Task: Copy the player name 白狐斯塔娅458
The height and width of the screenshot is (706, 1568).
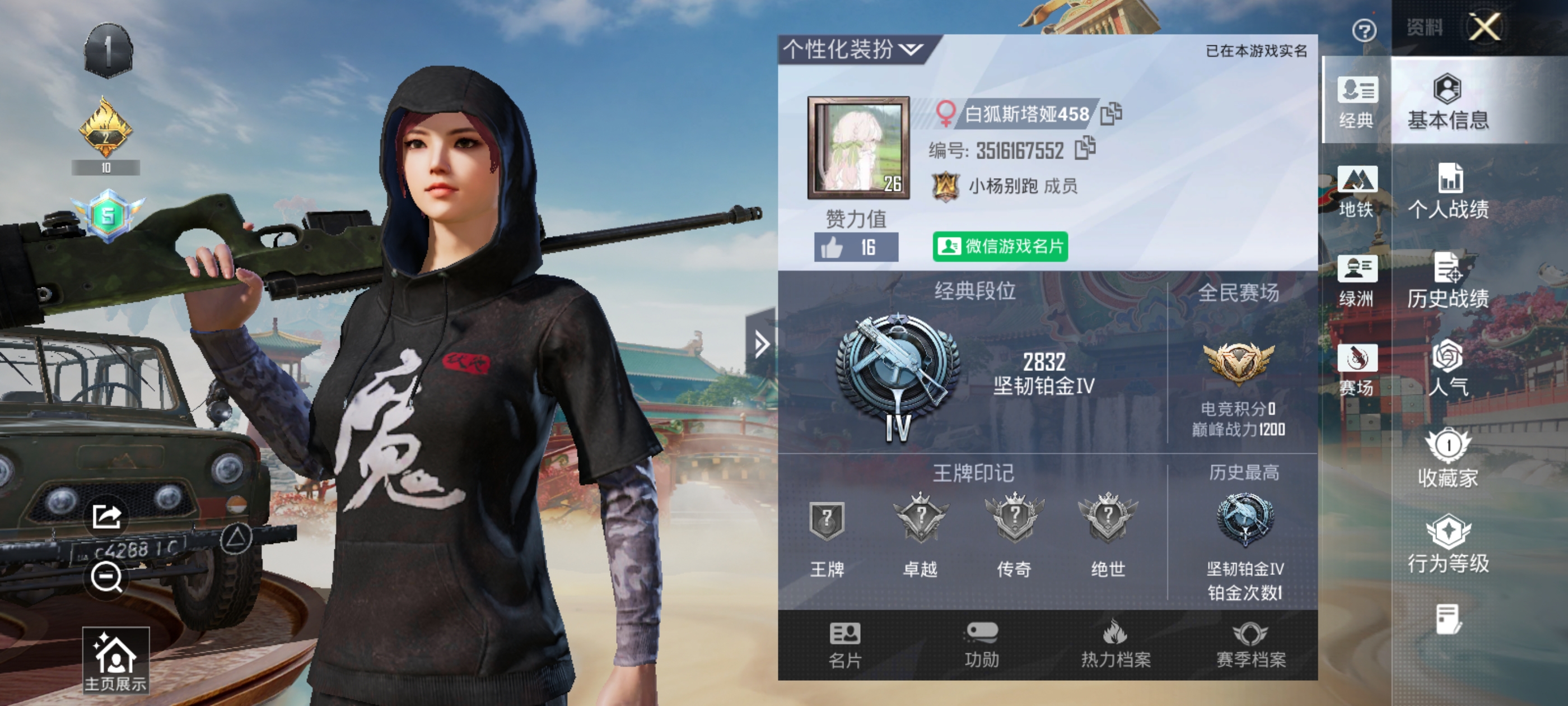Action: point(1111,113)
